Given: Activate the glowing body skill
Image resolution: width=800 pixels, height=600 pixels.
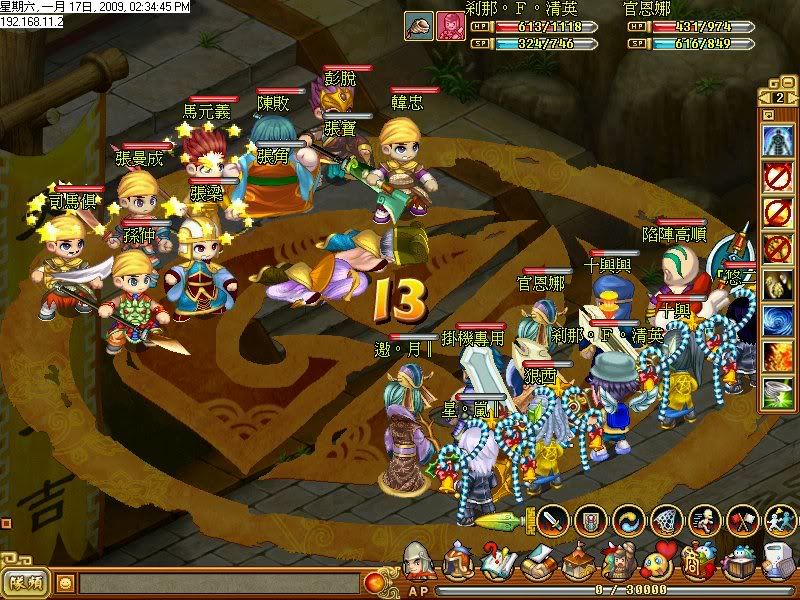Looking at the screenshot, I should tap(778, 140).
